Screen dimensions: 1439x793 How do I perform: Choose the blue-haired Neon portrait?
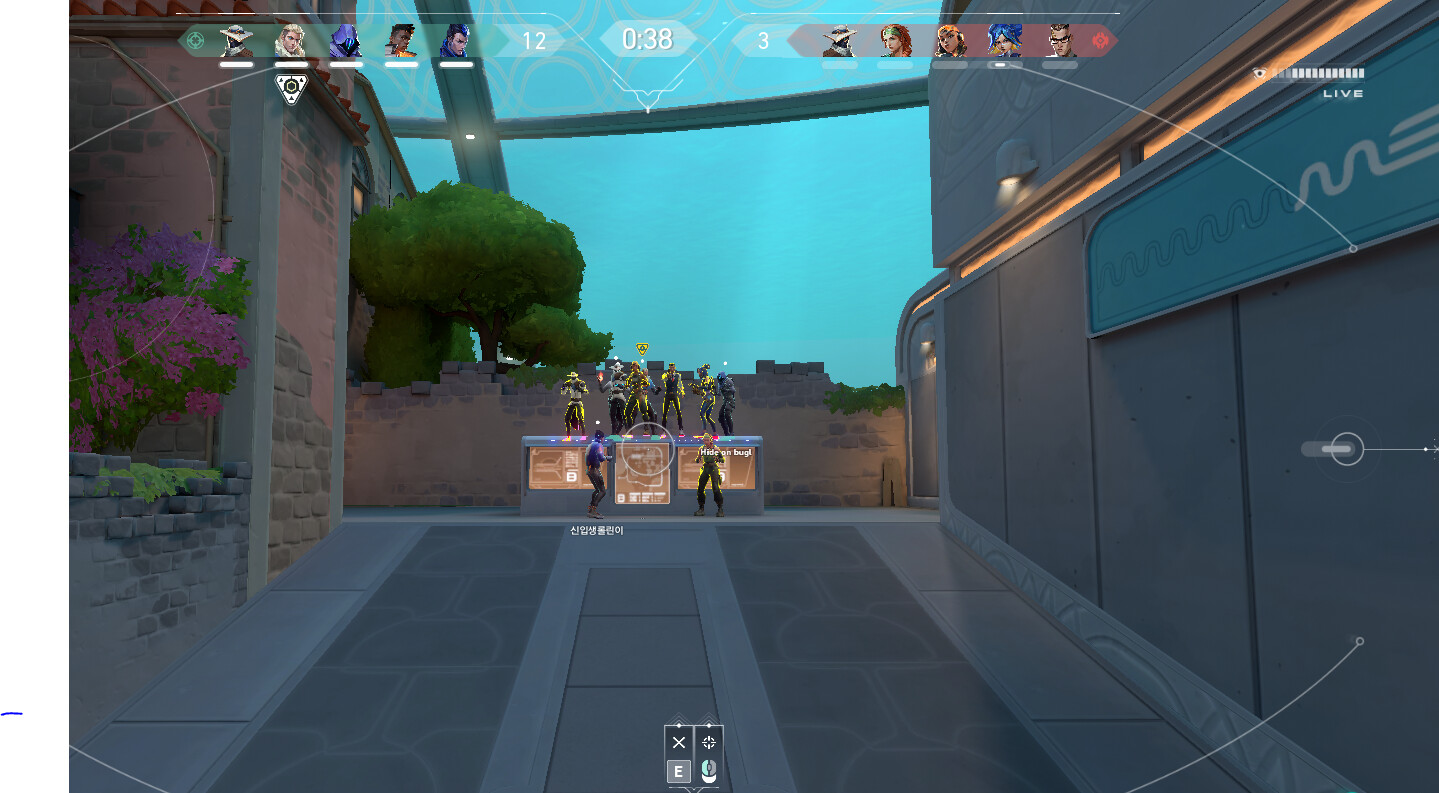tap(1004, 41)
